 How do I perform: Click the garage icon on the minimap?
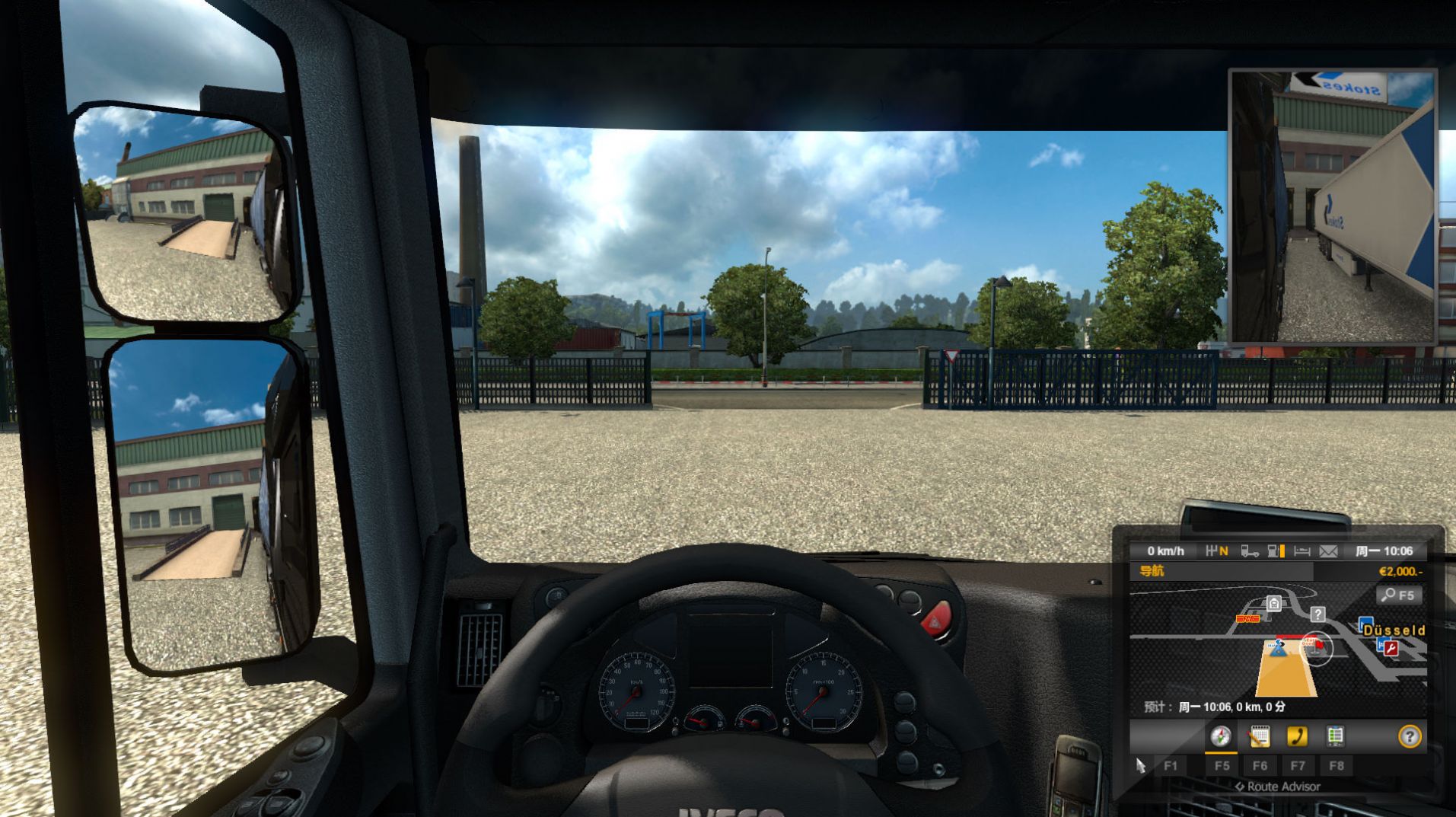(x=1275, y=603)
